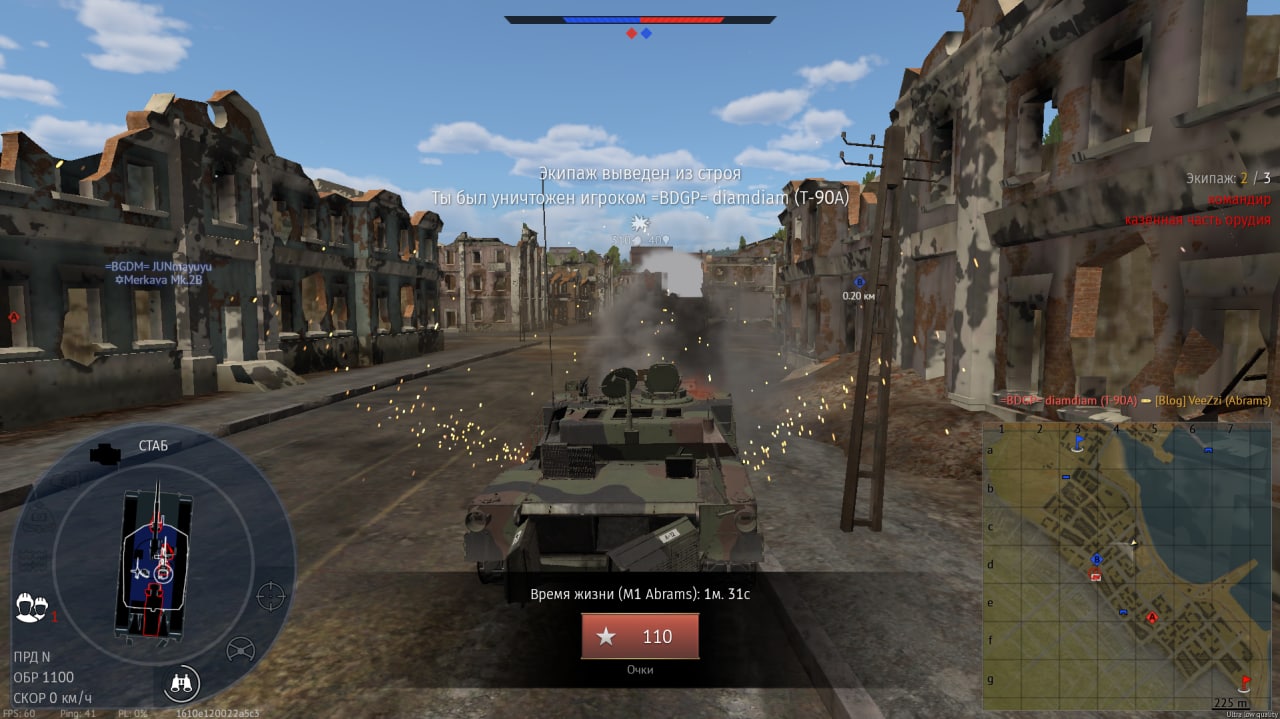Click capture point A marker on minimap
This screenshot has width=1280, height=719.
coord(1152,618)
